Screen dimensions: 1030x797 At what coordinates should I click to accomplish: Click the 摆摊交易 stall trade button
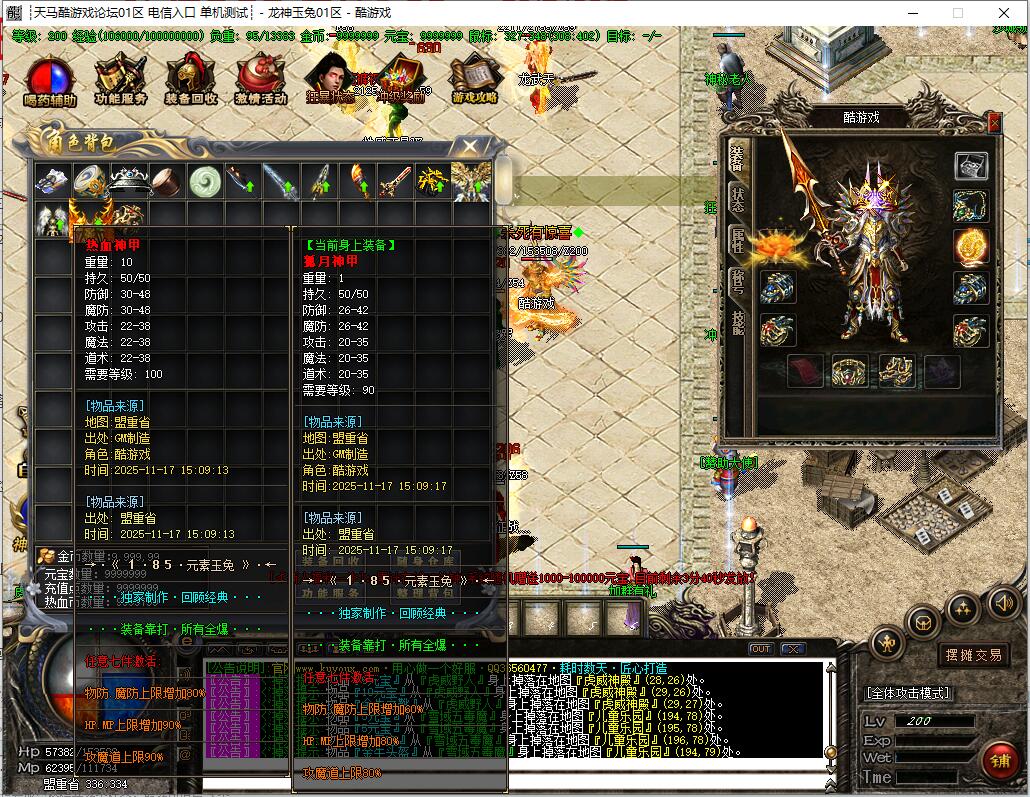973,655
